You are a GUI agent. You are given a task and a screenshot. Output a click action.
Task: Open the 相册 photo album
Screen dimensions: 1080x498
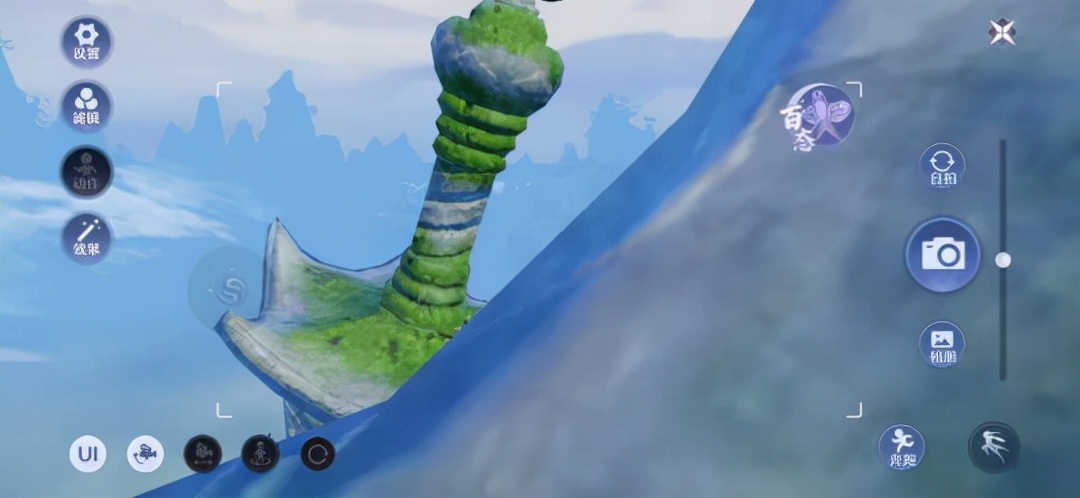pos(942,344)
